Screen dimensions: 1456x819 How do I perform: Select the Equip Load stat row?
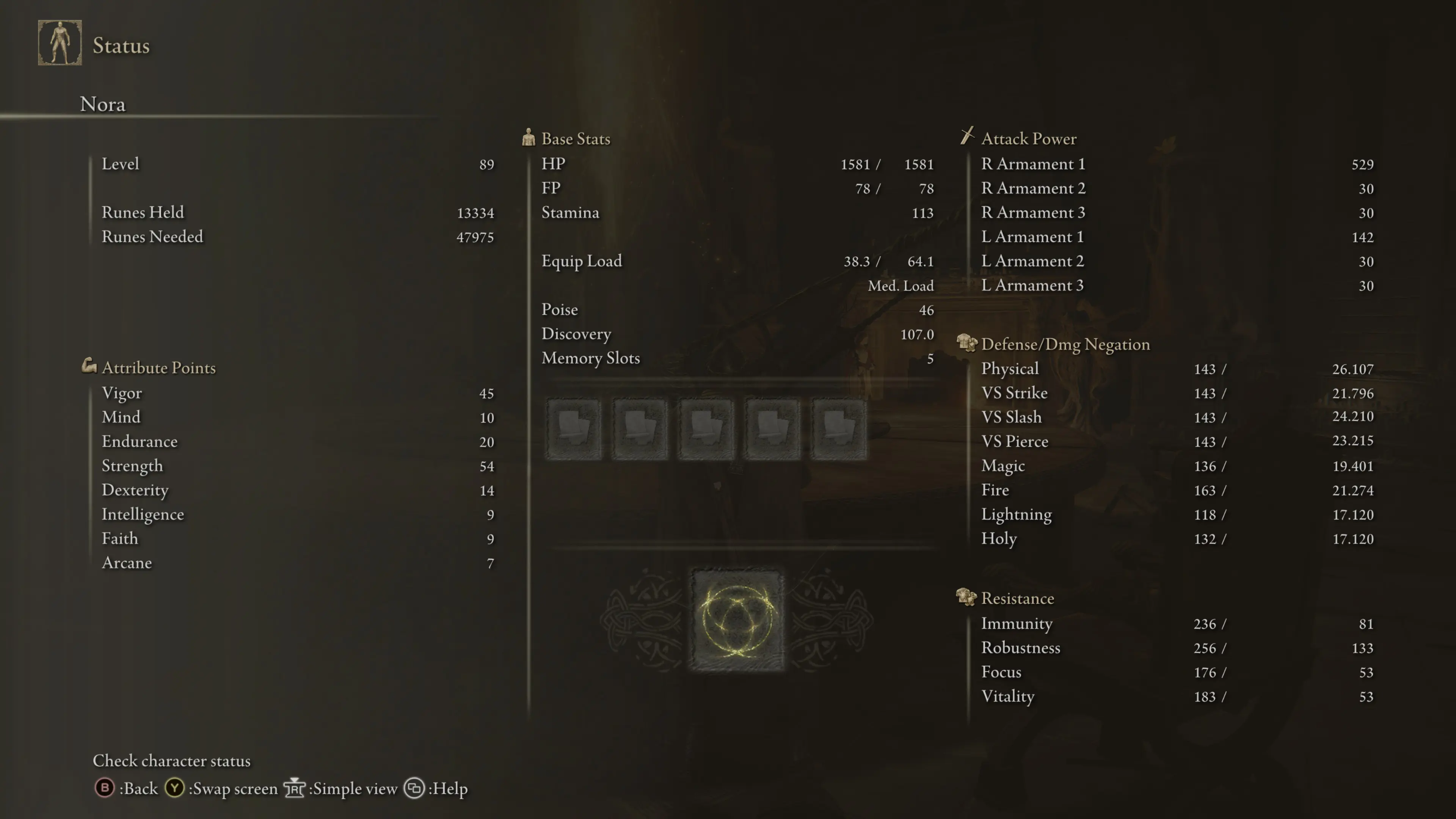(x=737, y=261)
